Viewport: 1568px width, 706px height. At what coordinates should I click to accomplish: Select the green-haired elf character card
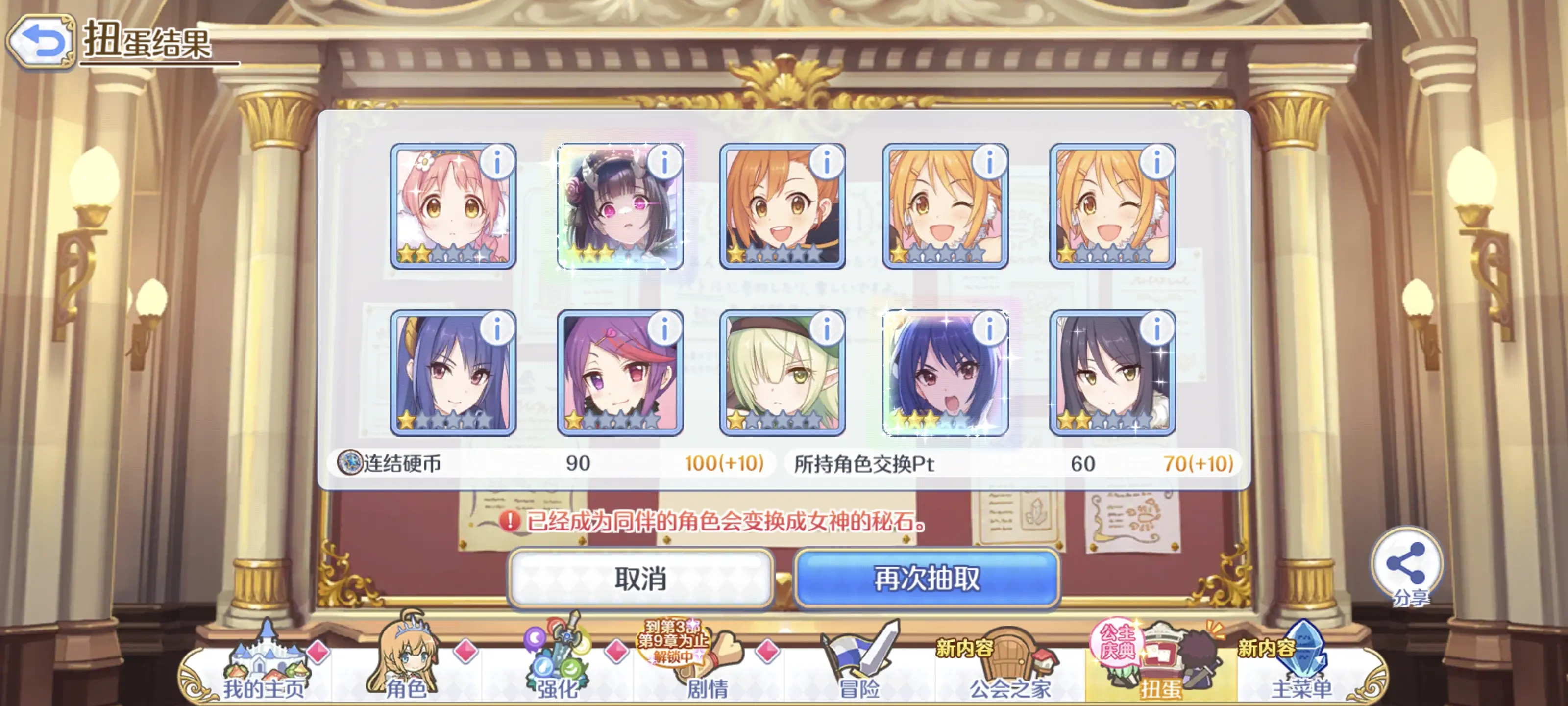tap(782, 373)
